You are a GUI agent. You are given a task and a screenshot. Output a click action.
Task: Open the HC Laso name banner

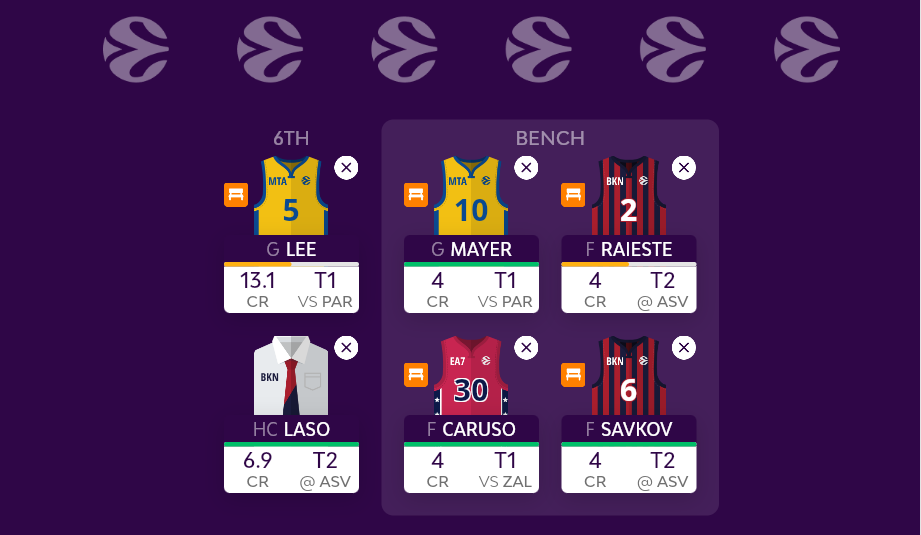tap(291, 429)
